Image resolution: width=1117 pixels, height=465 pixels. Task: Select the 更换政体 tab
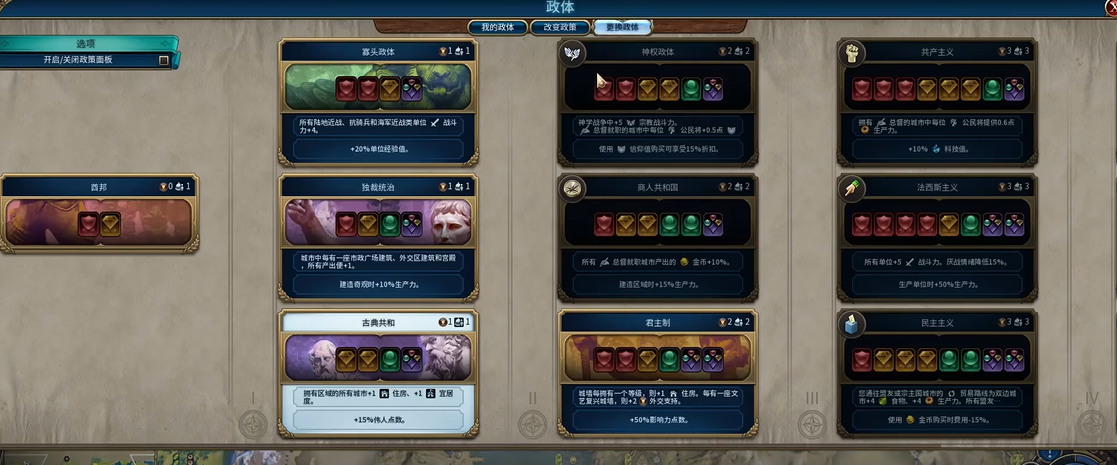click(622, 27)
